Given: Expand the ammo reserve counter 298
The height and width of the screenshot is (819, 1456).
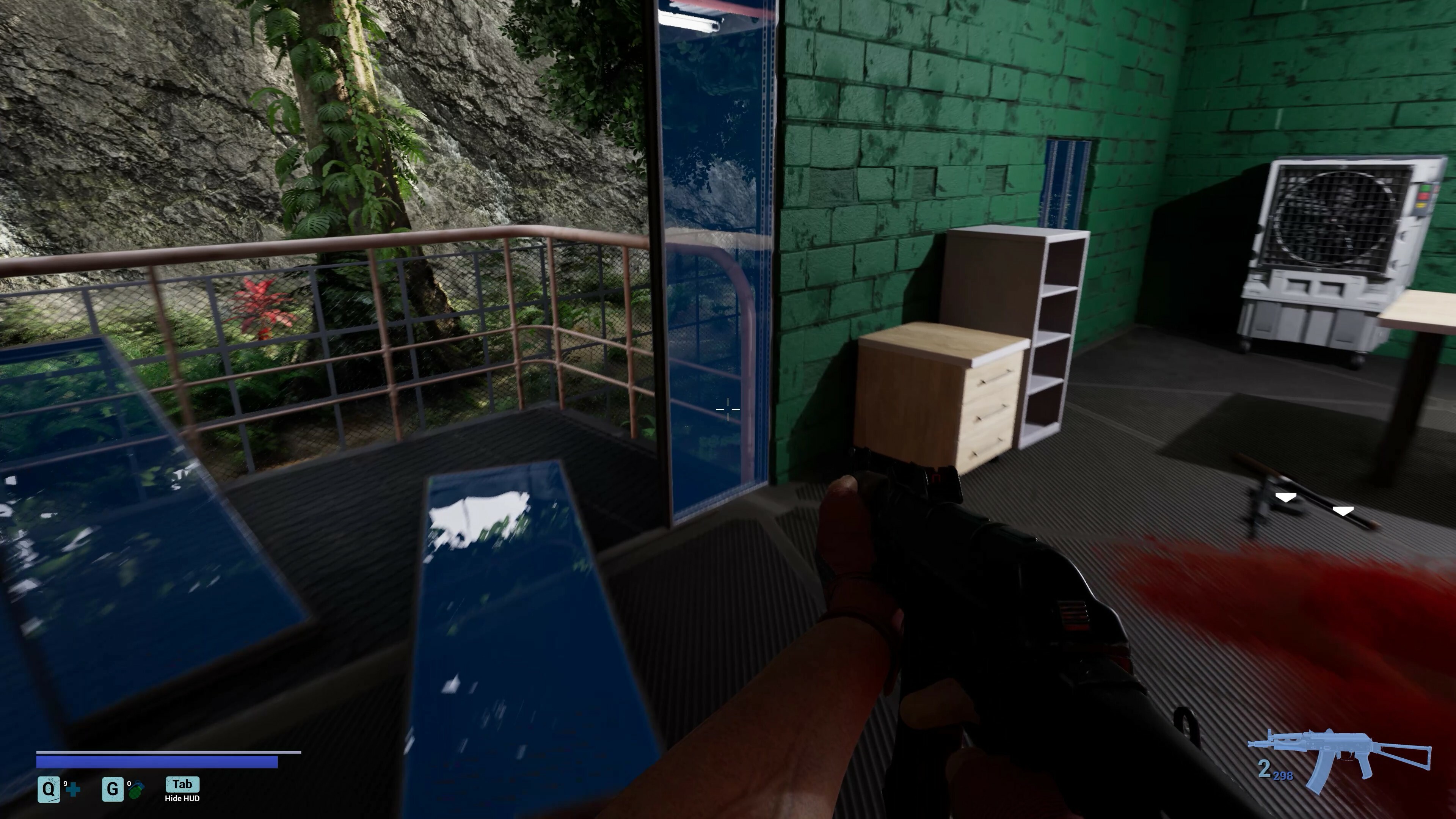Looking at the screenshot, I should tap(1283, 776).
